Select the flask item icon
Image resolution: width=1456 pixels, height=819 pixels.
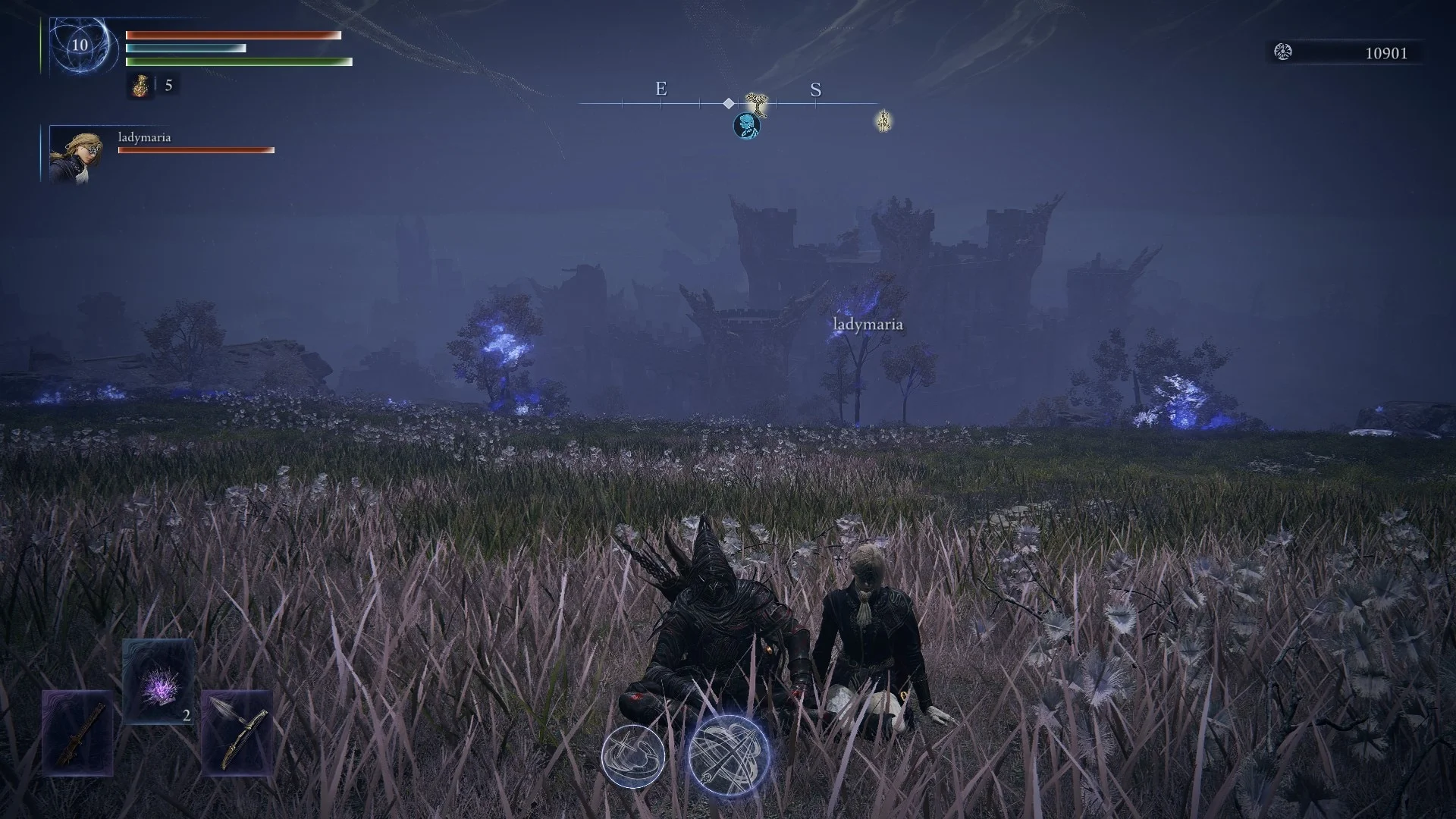[140, 86]
